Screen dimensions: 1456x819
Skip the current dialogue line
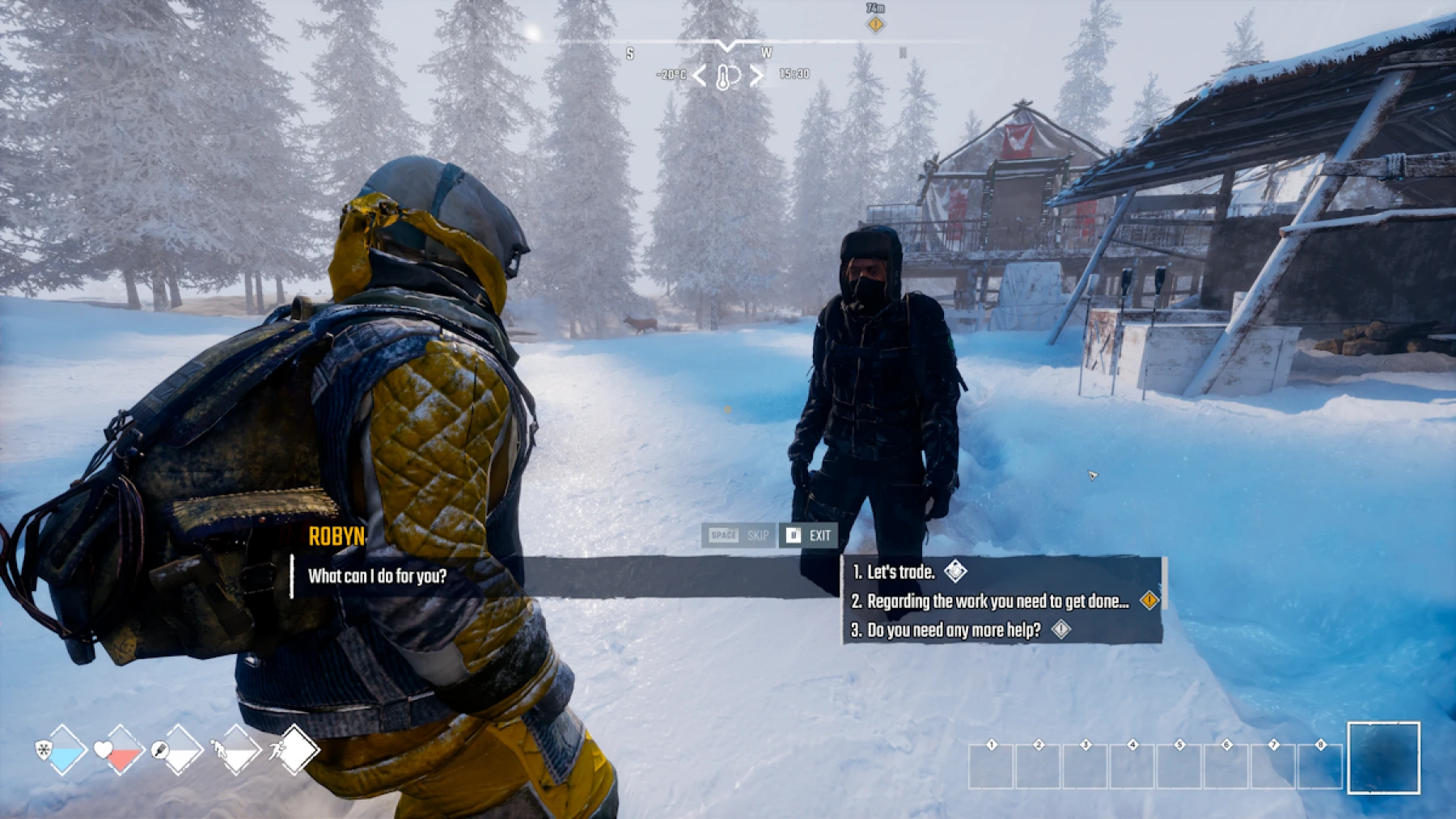click(738, 535)
